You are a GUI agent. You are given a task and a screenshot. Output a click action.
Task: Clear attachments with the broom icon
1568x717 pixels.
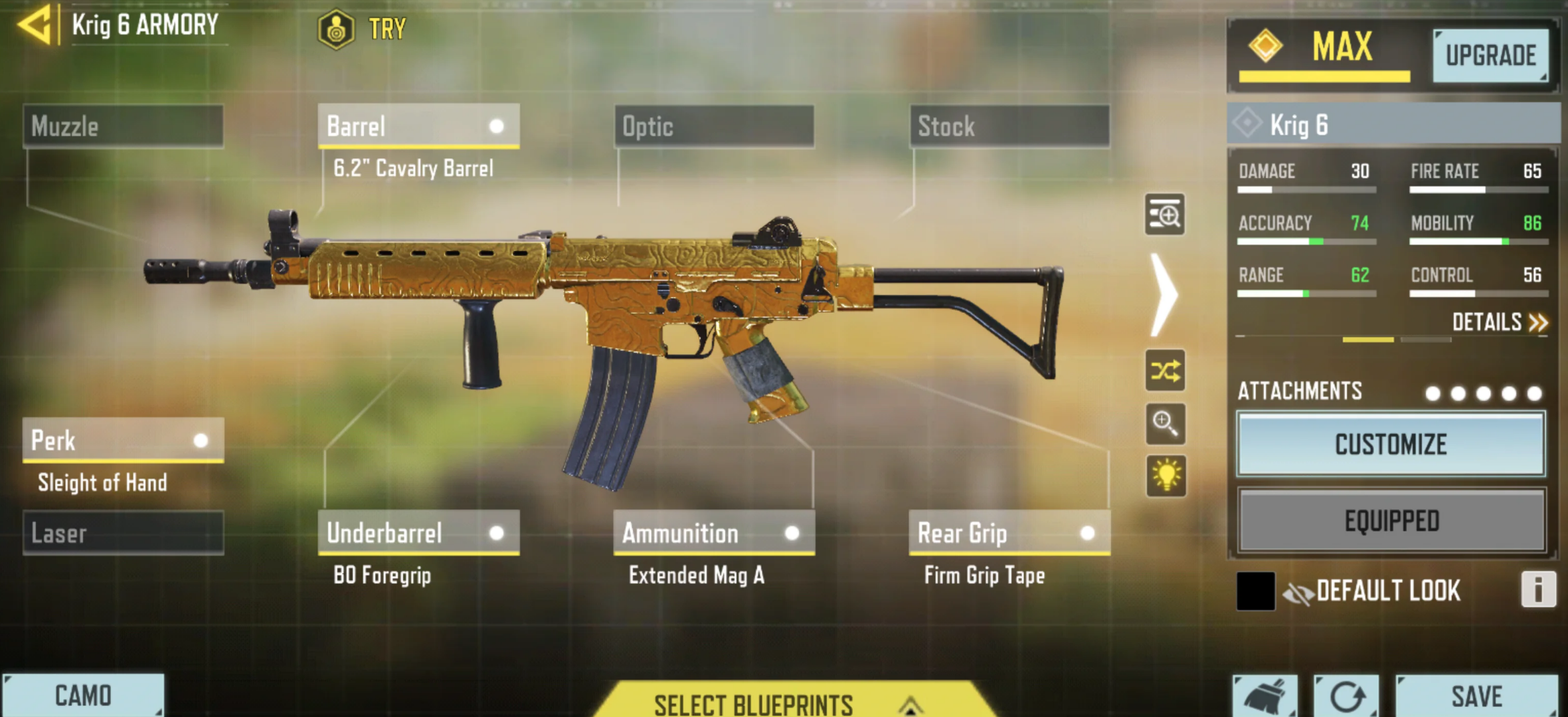pos(1265,696)
